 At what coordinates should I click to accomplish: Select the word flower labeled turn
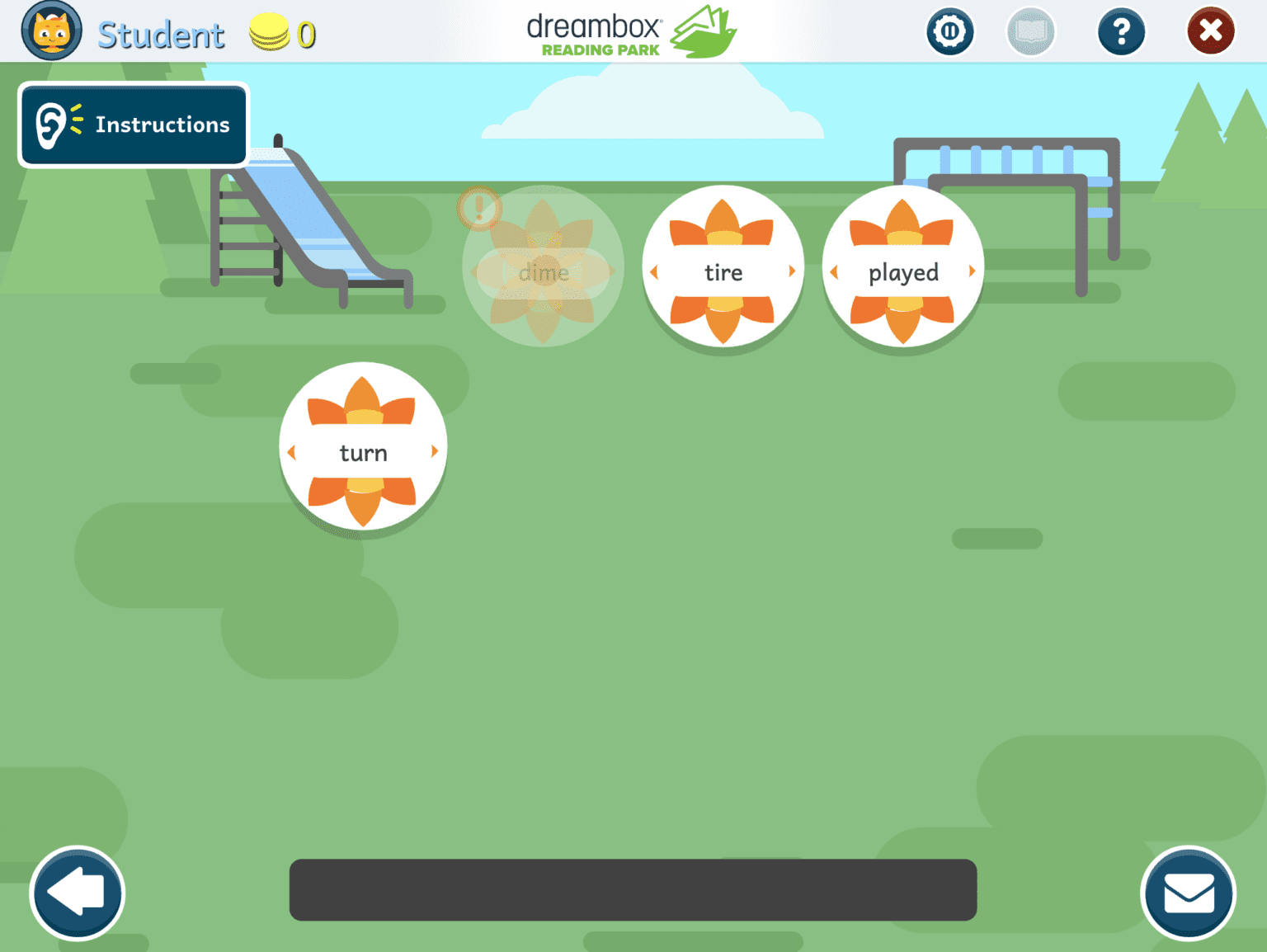[363, 450]
